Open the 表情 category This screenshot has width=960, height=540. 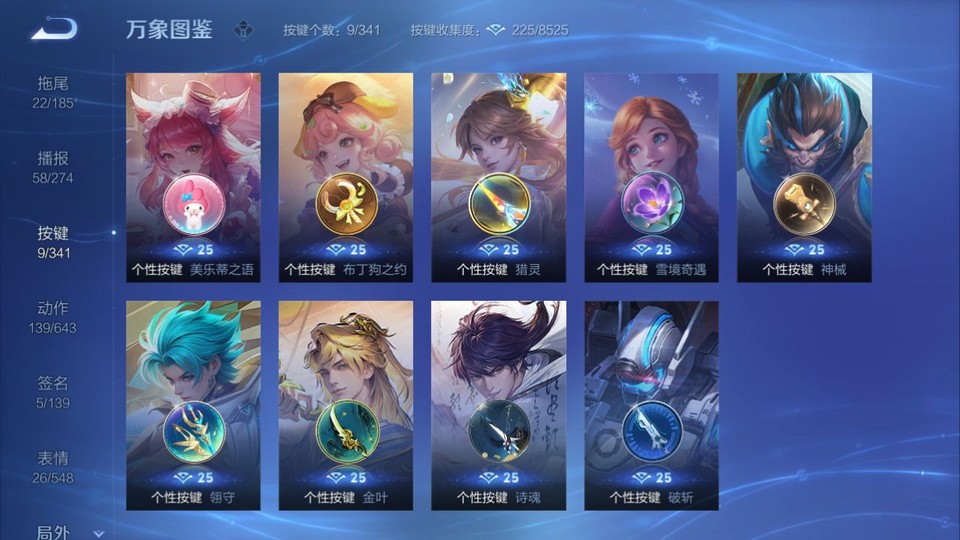click(53, 466)
